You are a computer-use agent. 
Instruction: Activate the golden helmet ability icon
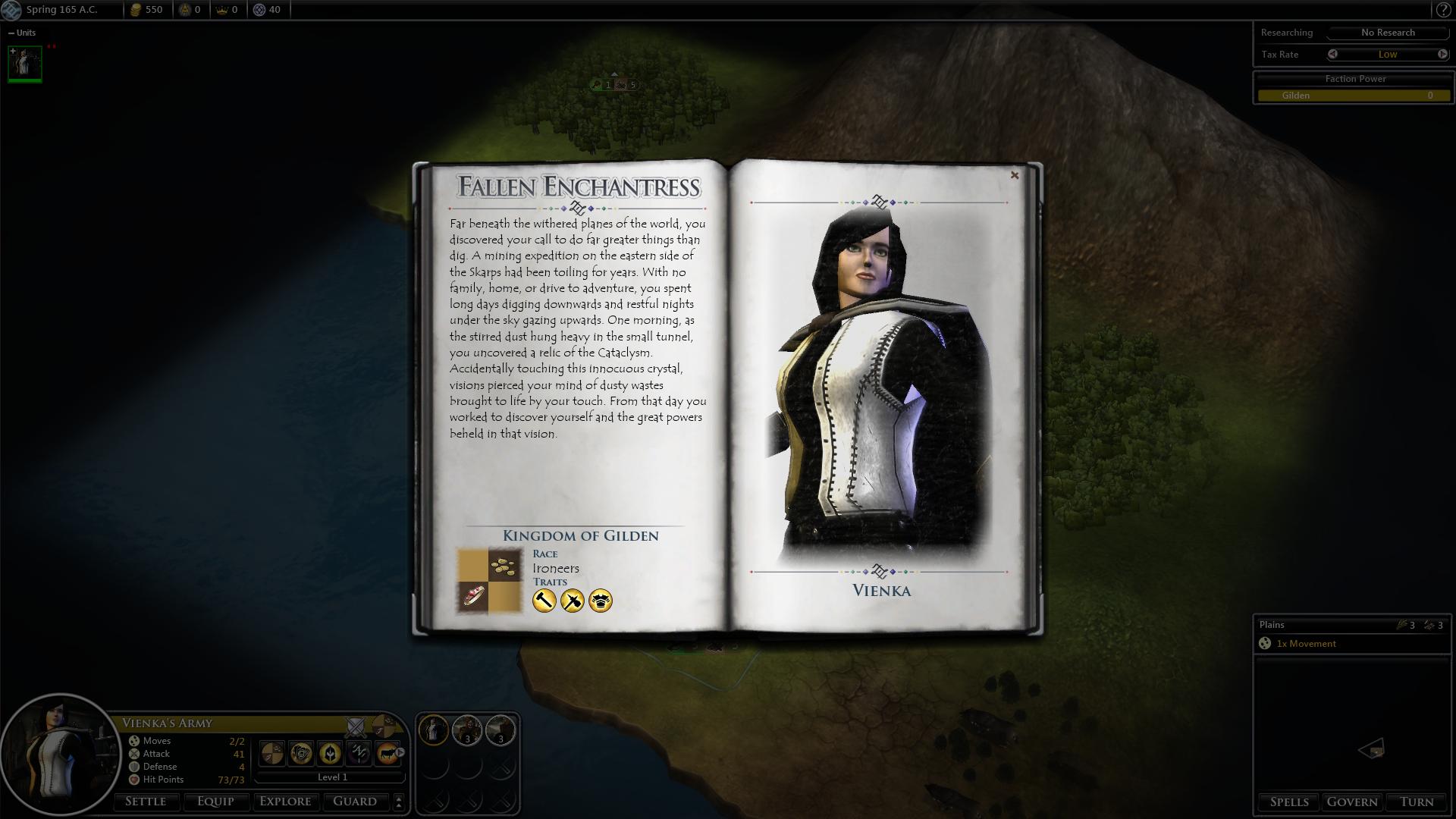[x=330, y=753]
